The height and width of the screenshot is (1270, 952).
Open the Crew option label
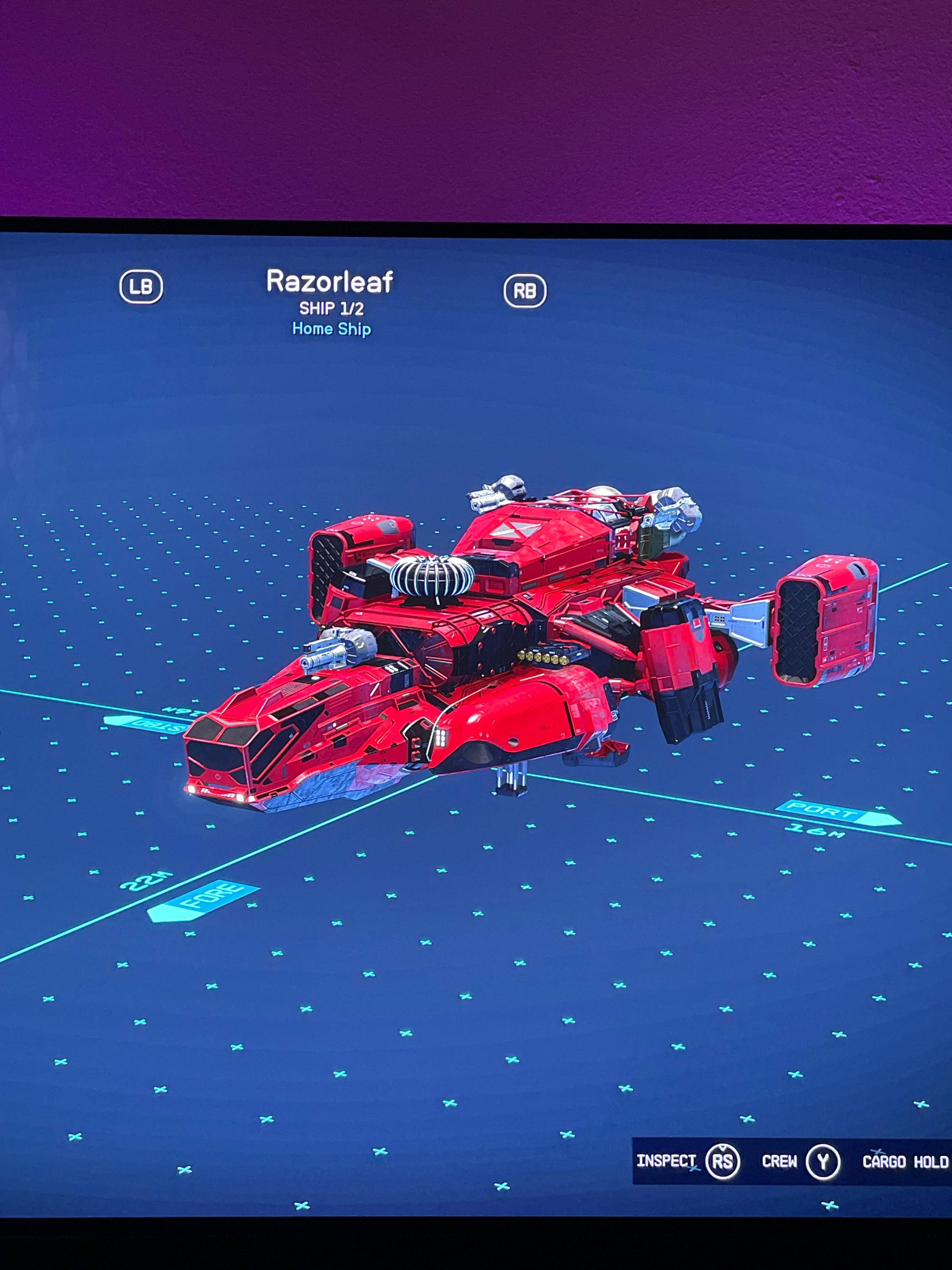coord(779,1161)
